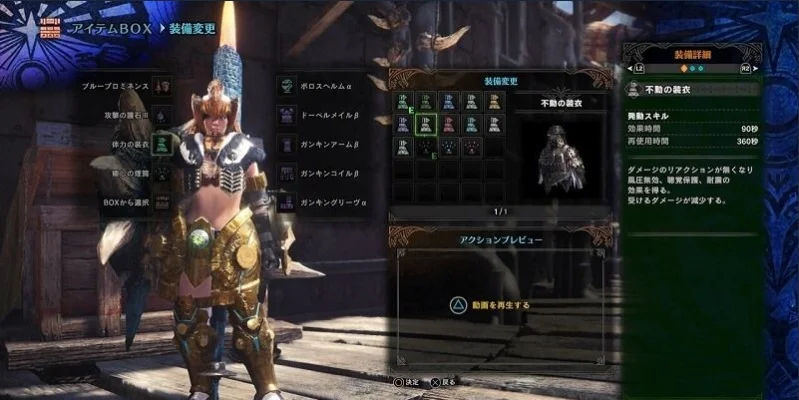Image resolution: width=799 pixels, height=400 pixels.
Task: Click the BOXから選択 option
Action: [160, 201]
